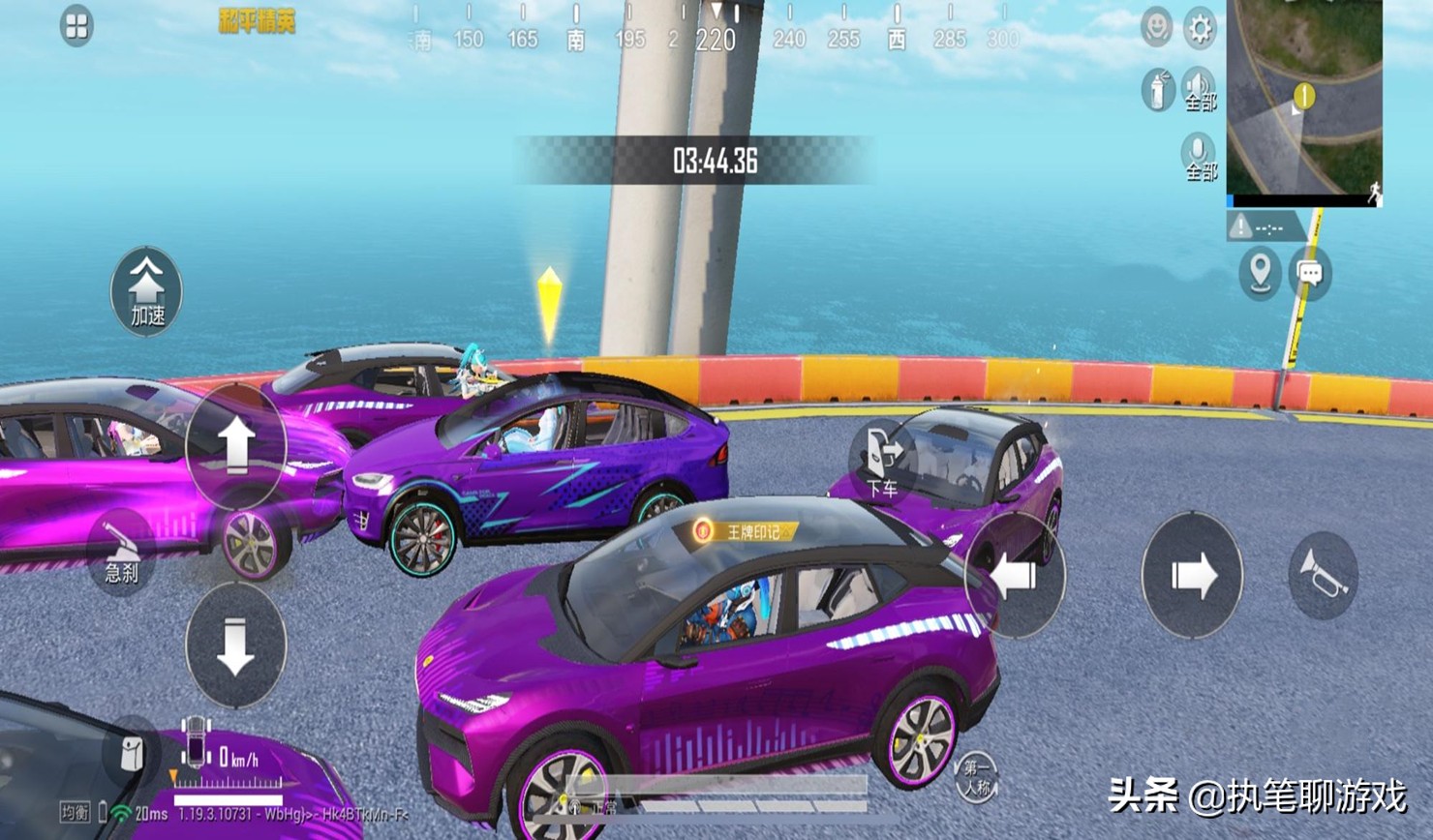This screenshot has width=1433, height=840.
Task: Toggle 第一人称 first-person view
Action: (x=975, y=776)
